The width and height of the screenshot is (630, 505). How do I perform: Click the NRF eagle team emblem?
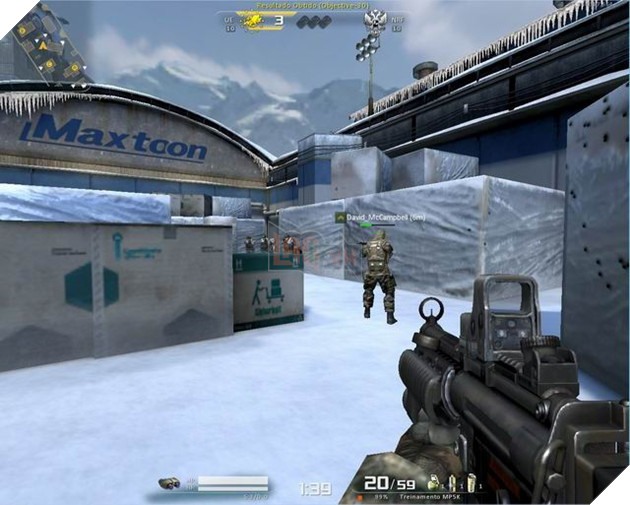pyautogui.click(x=376, y=19)
